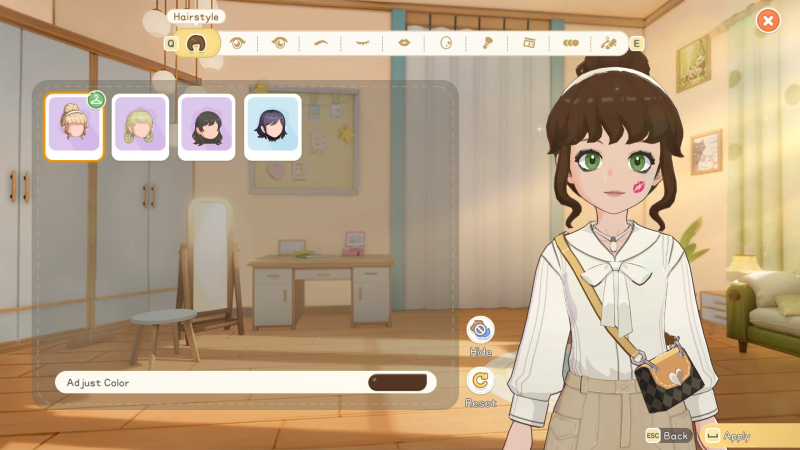The image size is (800, 450).
Task: Switch to the Hairstyle tab
Action: tap(198, 43)
